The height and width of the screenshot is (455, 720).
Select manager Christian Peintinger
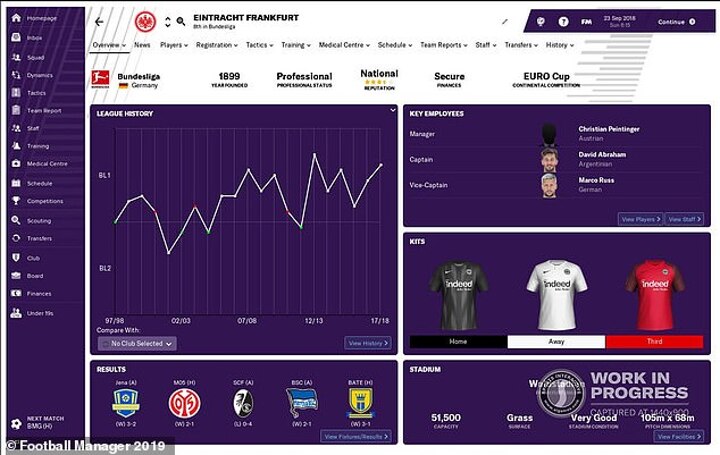point(608,129)
